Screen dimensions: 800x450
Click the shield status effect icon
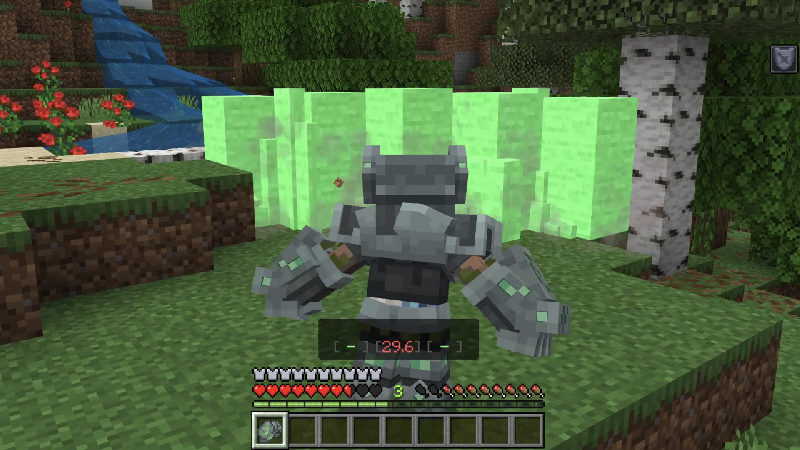783,59
